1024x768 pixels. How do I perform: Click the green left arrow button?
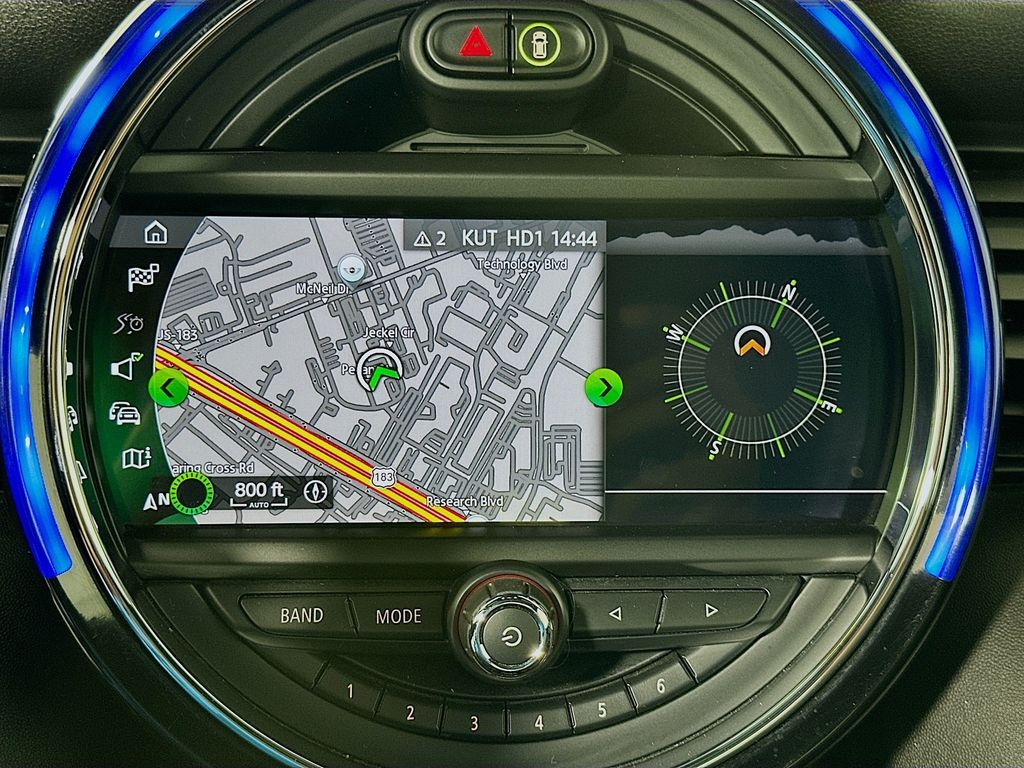[167, 386]
